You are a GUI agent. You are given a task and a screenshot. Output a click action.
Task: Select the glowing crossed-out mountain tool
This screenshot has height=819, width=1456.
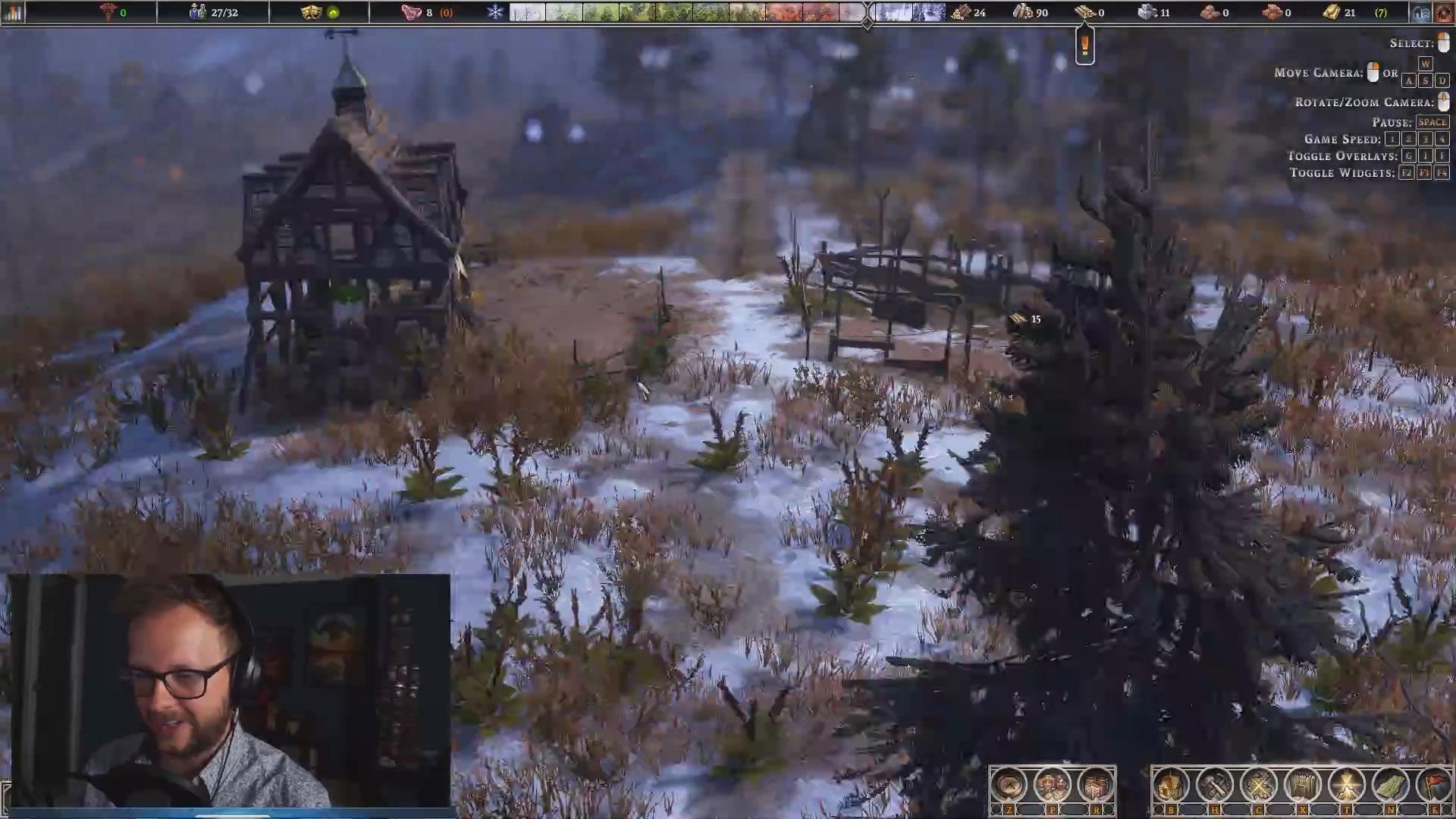[x=1346, y=785]
